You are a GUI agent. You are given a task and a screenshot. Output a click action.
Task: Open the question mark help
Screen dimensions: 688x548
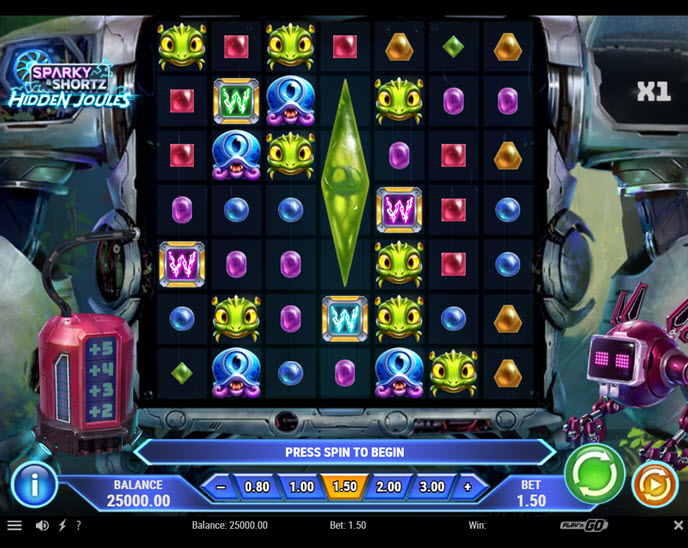point(78,525)
